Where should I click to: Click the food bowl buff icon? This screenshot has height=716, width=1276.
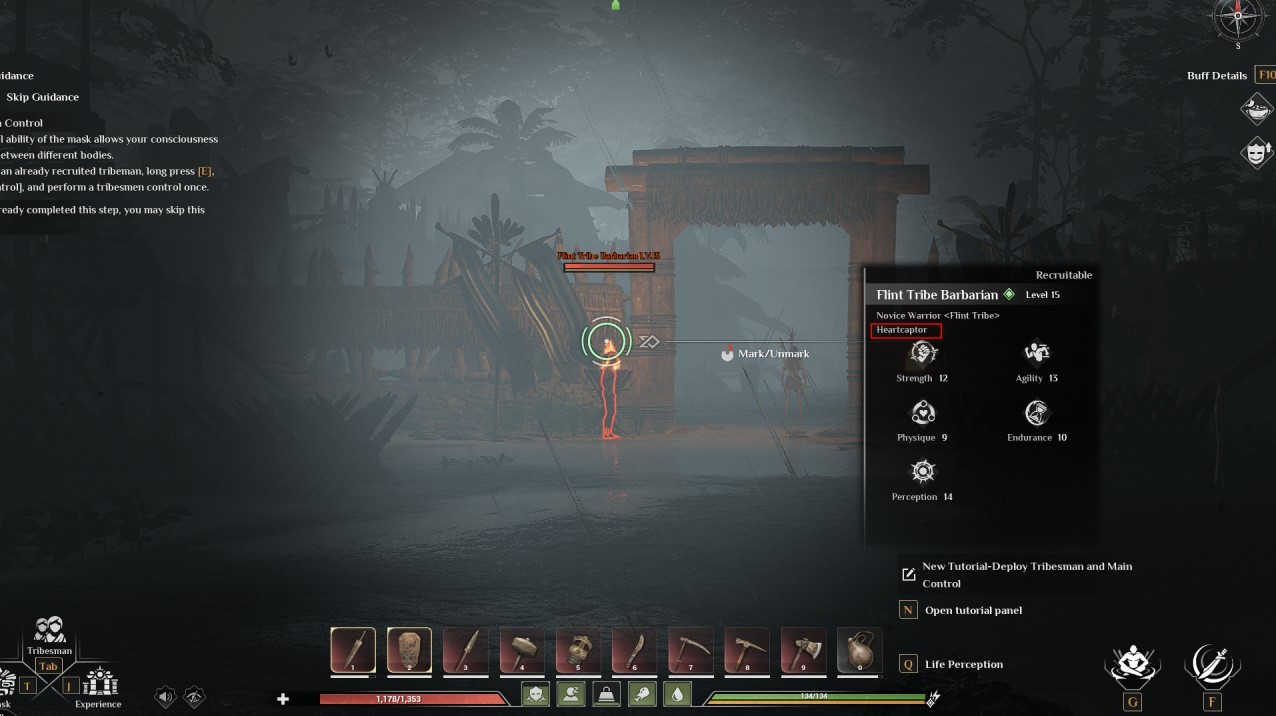pos(1256,108)
